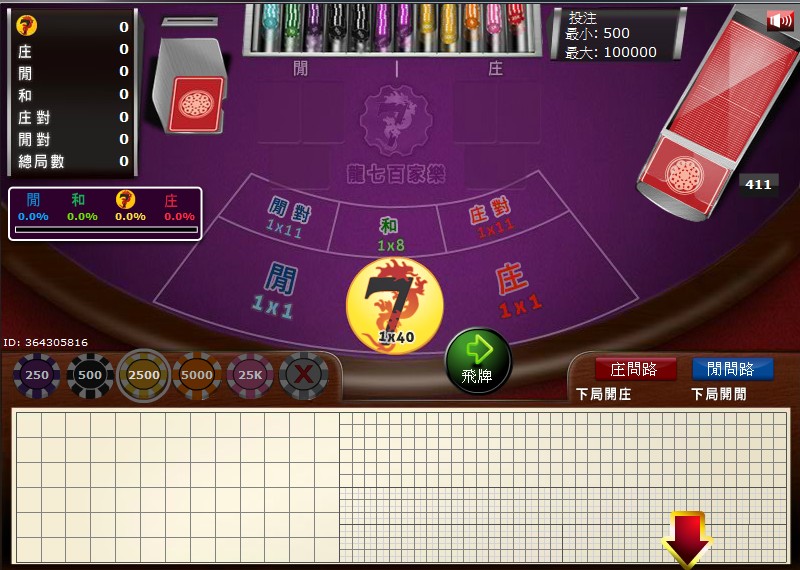Pick the 2500 chip
Screen dimensions: 800x570
144,376
